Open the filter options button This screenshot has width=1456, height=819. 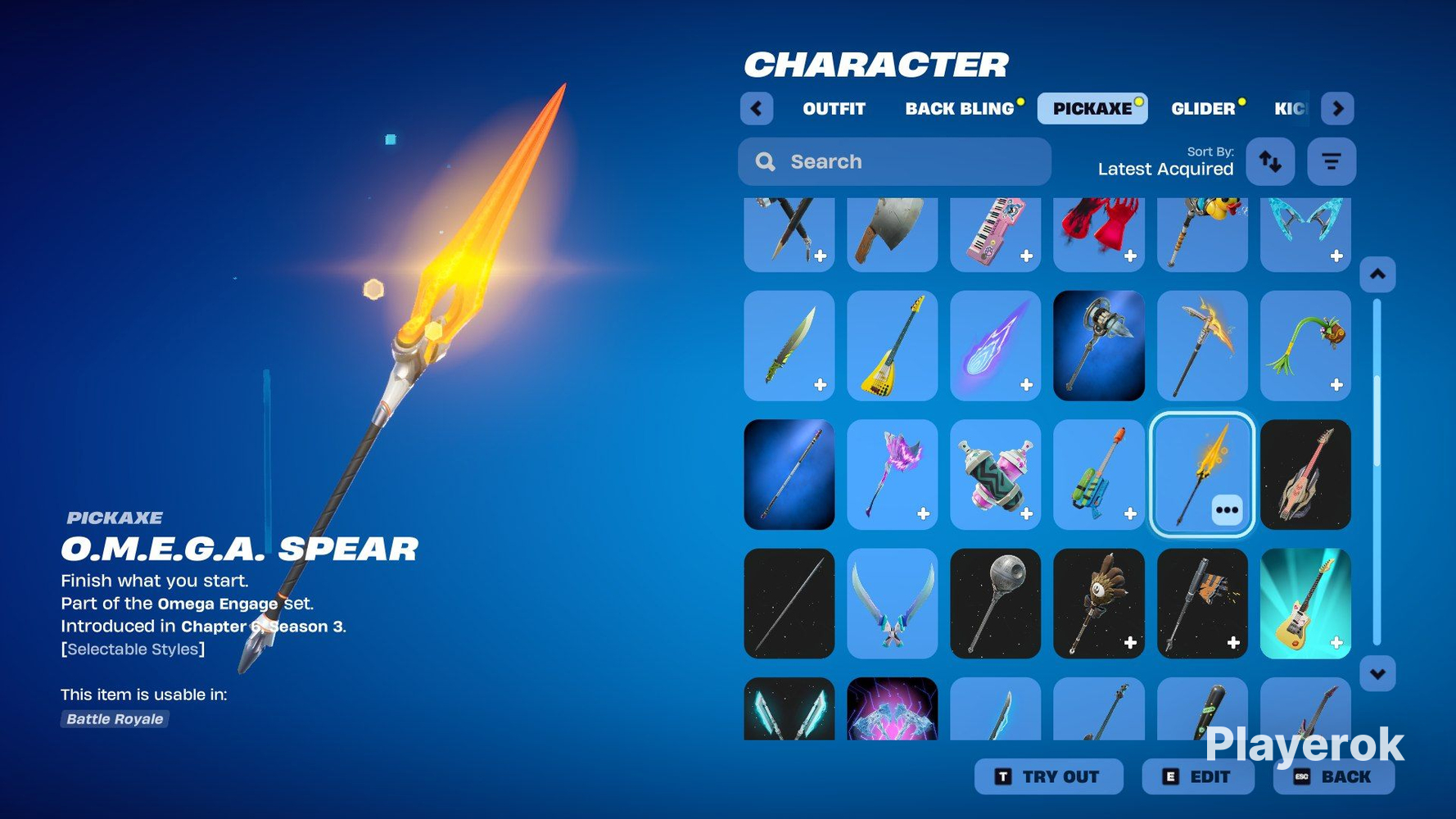pyautogui.click(x=1332, y=162)
